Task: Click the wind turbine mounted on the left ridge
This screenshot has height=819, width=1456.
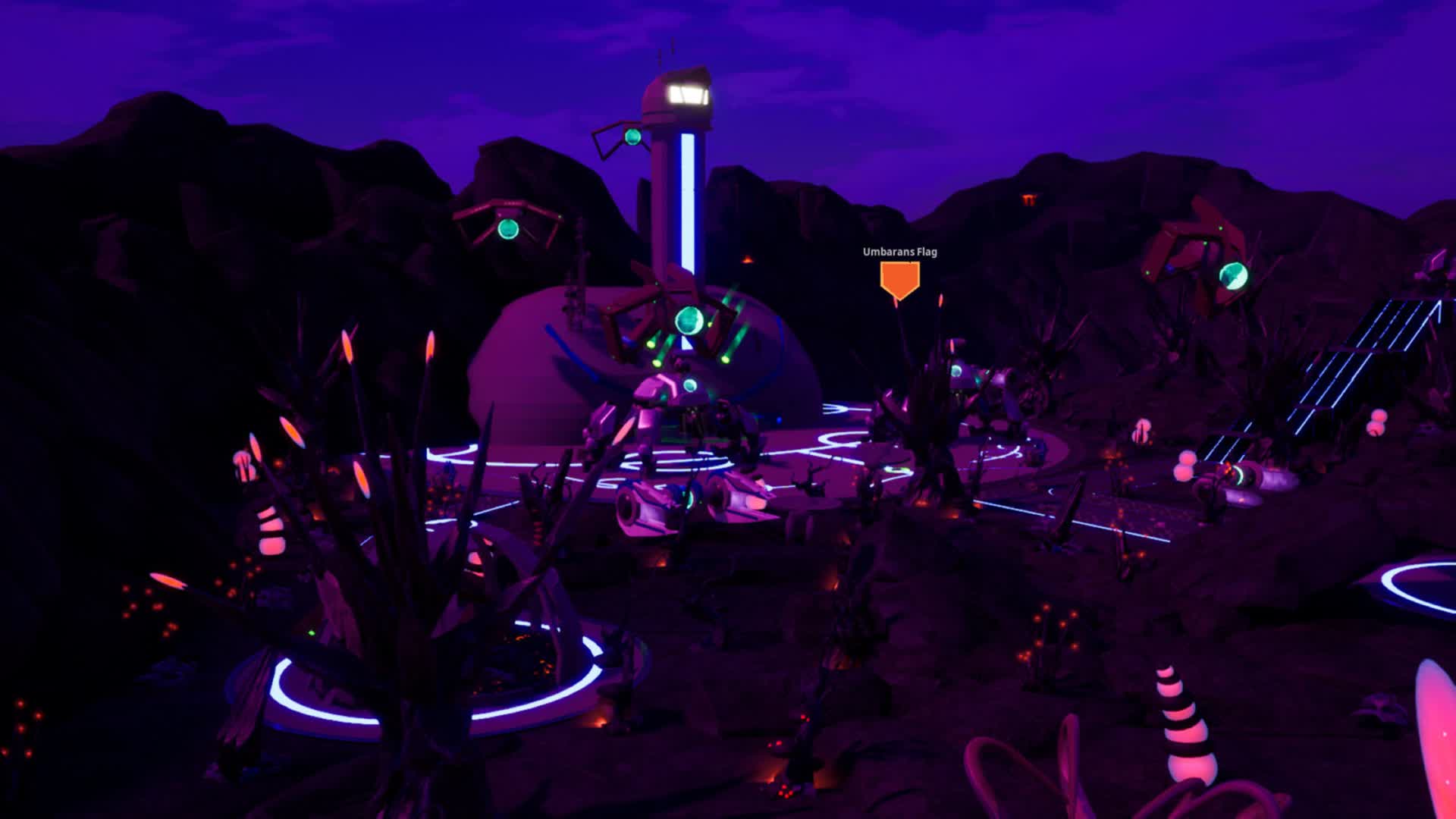Action: point(508,227)
